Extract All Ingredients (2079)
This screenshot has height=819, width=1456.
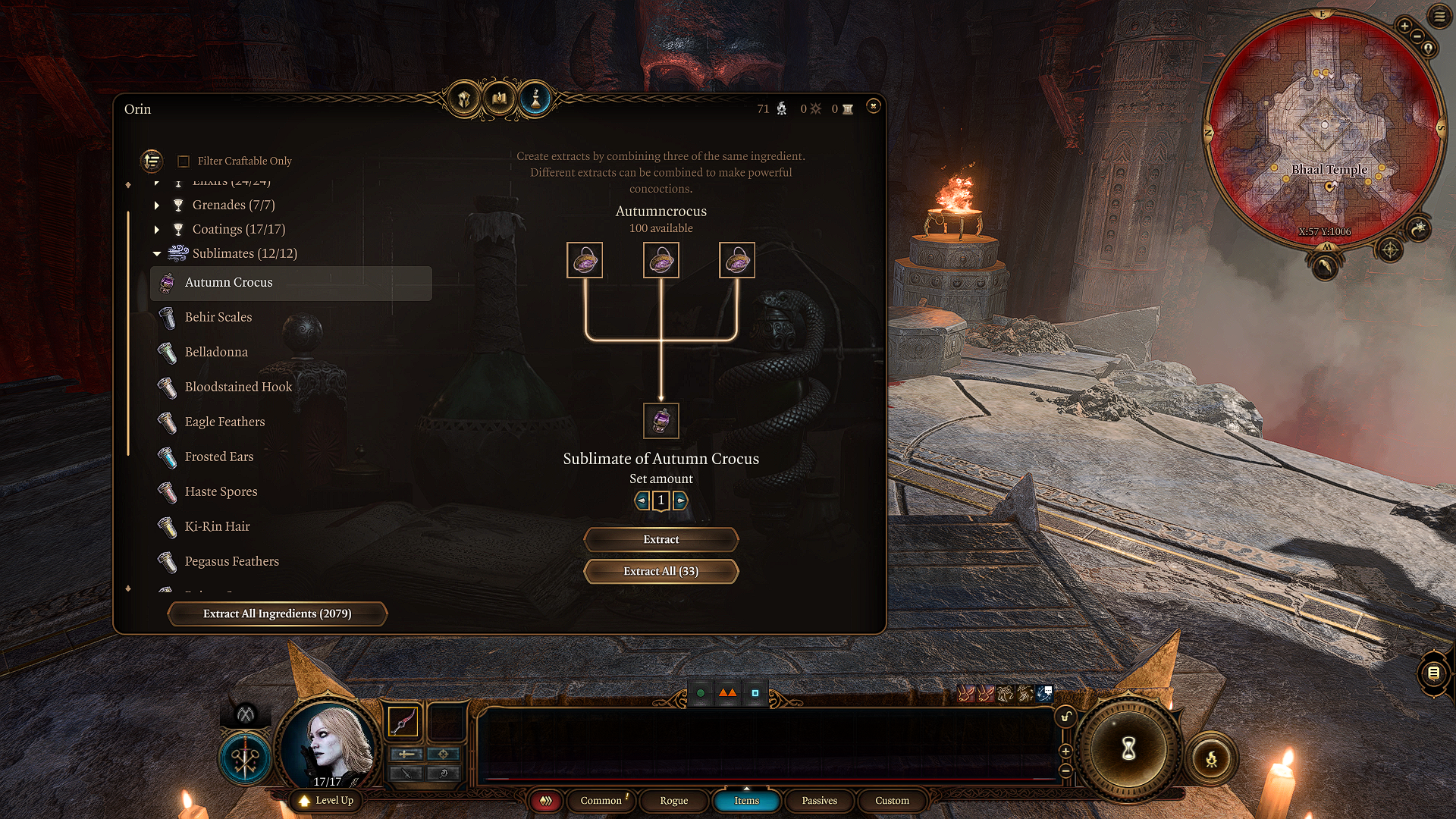(277, 613)
